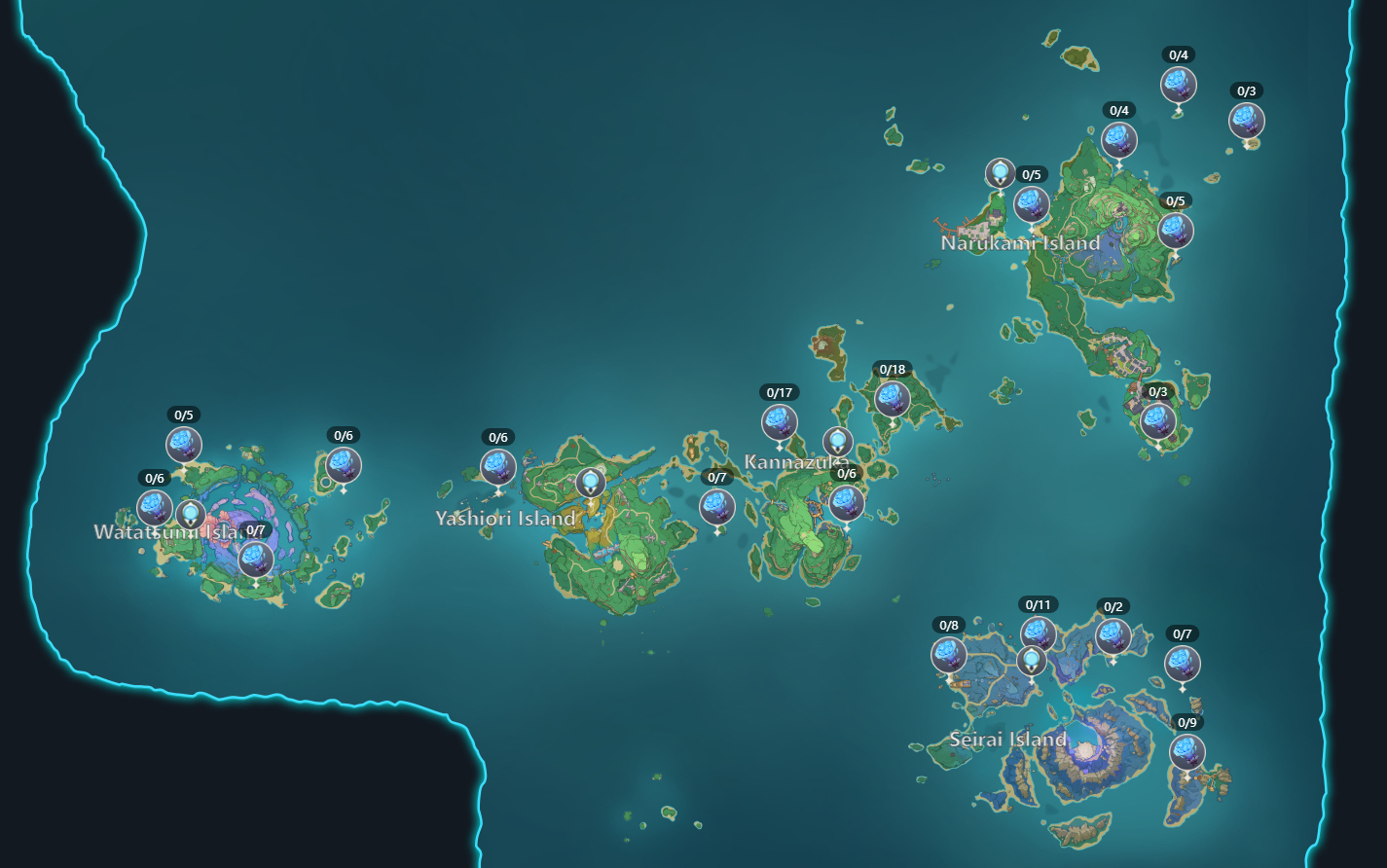Expand the 0/7 cluster below Watatsumi Island
The width and height of the screenshot is (1387, 868).
(x=255, y=560)
